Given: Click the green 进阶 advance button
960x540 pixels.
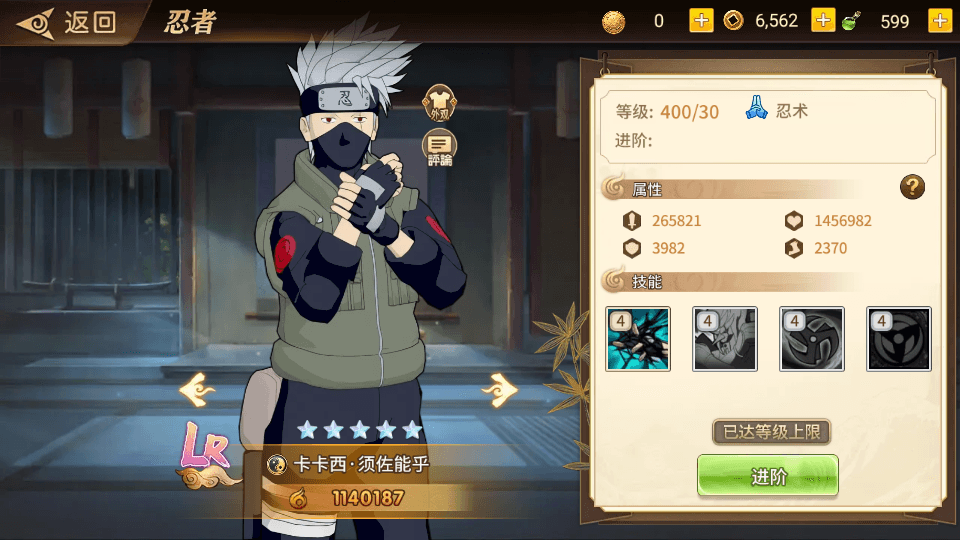Looking at the screenshot, I should point(768,476).
